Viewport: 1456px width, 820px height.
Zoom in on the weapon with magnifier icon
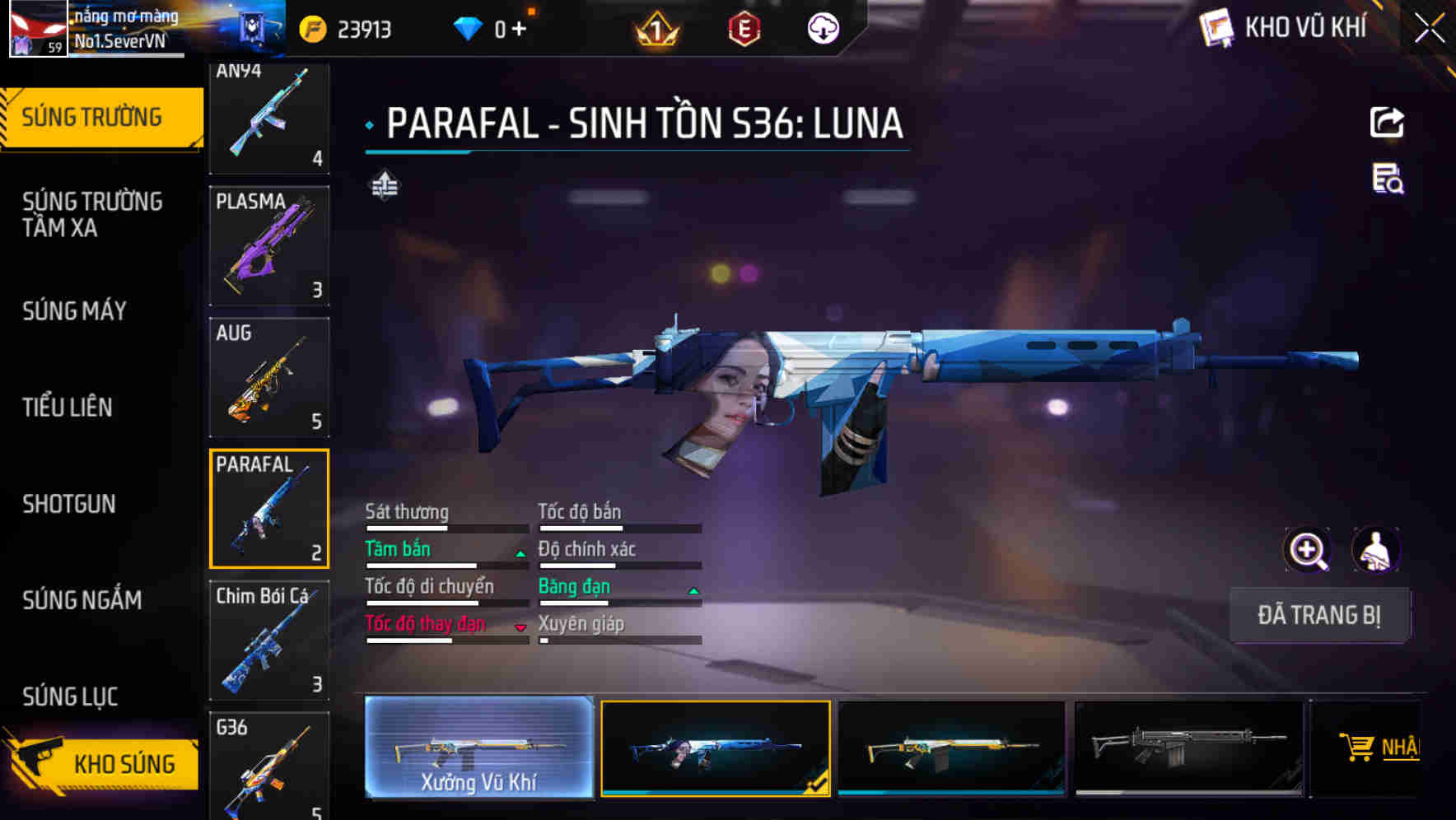tap(1307, 549)
